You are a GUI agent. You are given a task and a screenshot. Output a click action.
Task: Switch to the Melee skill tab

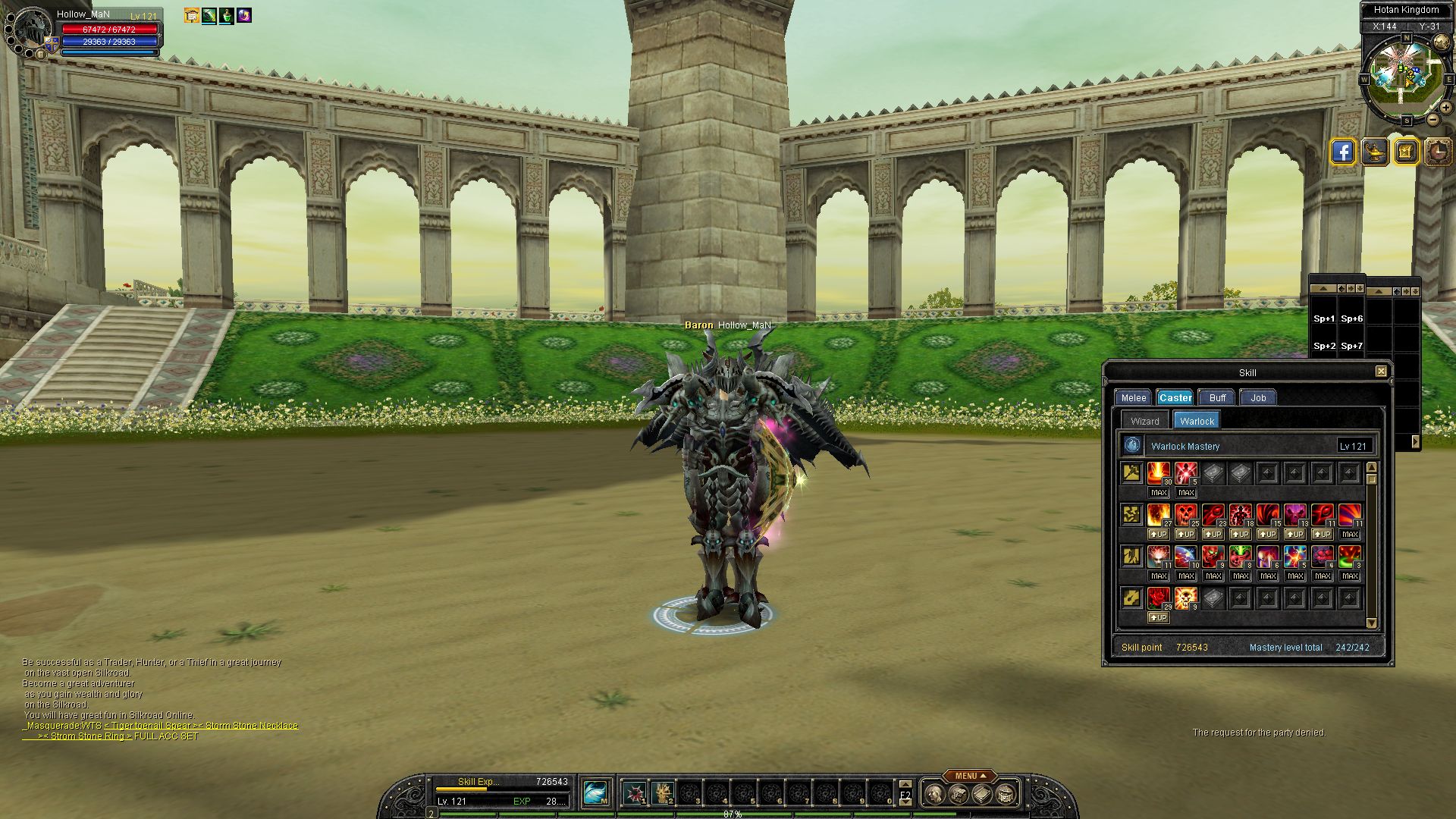1133,397
